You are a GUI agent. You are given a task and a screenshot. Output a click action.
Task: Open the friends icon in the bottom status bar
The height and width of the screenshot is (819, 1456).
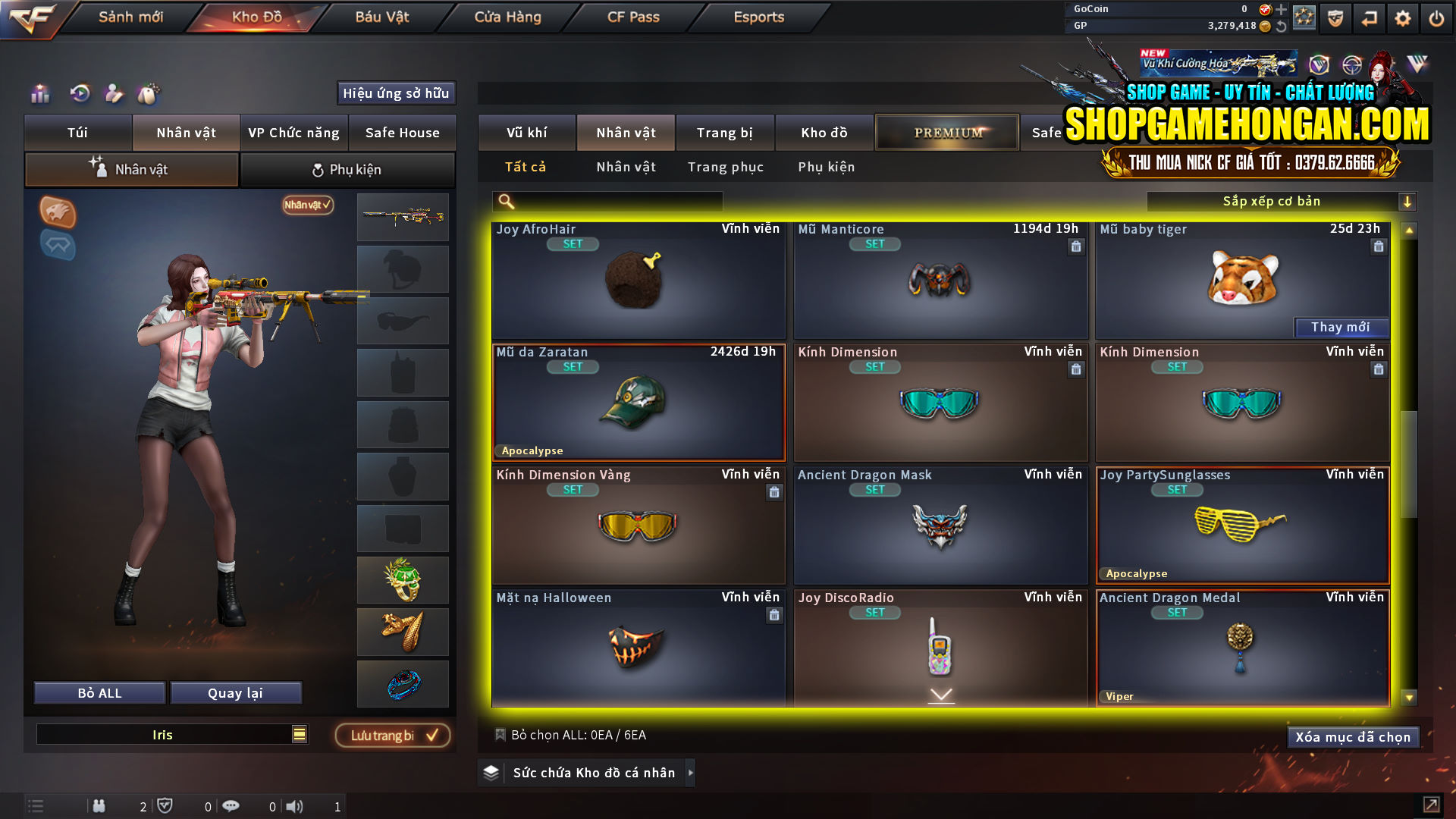point(99,806)
